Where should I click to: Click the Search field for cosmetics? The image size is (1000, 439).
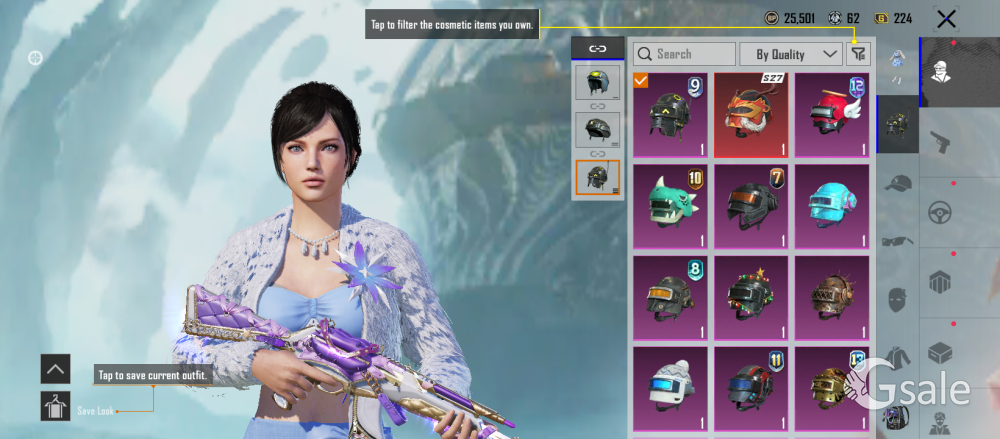(684, 54)
